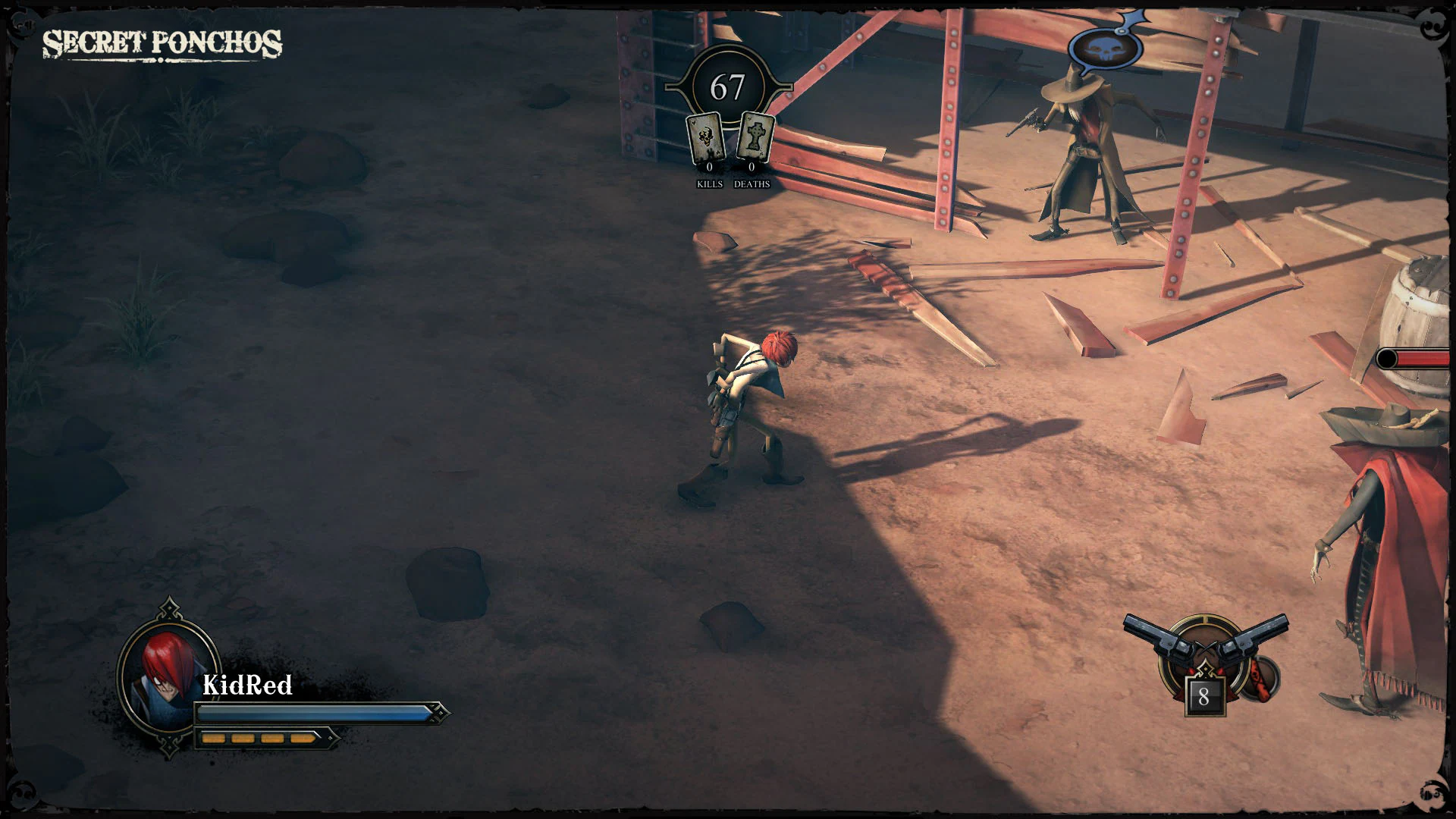This screenshot has width=1456, height=819.
Task: Expand the kills and deaths scorecard
Action: click(x=730, y=152)
